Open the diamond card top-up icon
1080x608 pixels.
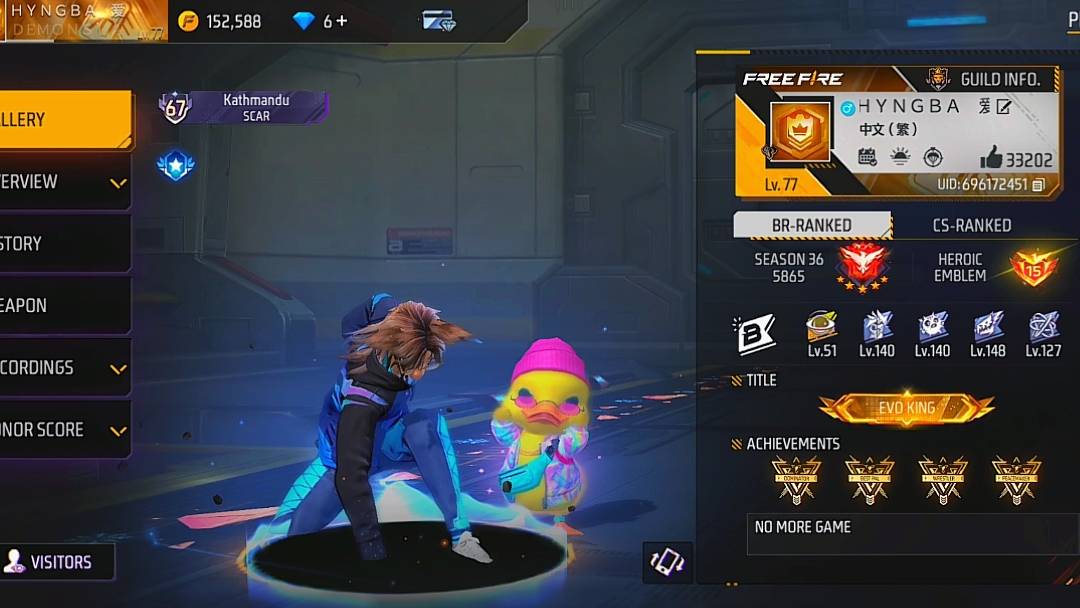coord(438,21)
